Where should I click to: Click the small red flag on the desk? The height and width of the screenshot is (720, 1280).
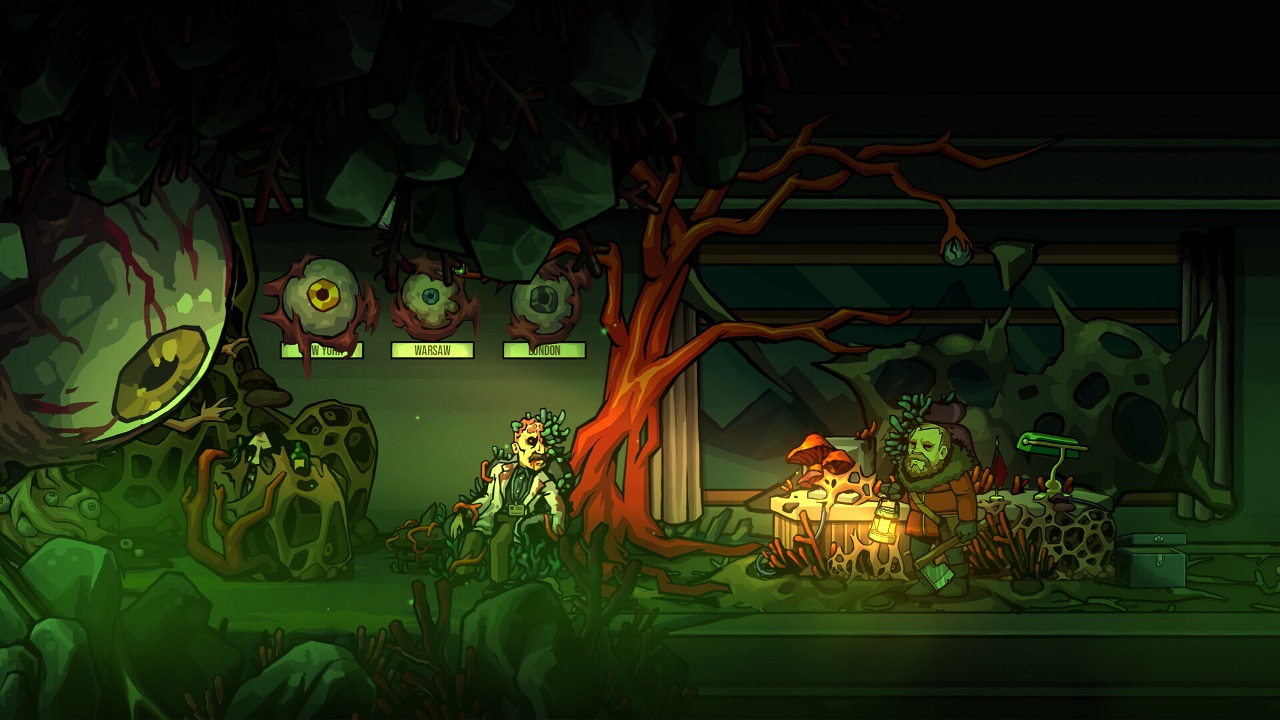tap(997, 465)
